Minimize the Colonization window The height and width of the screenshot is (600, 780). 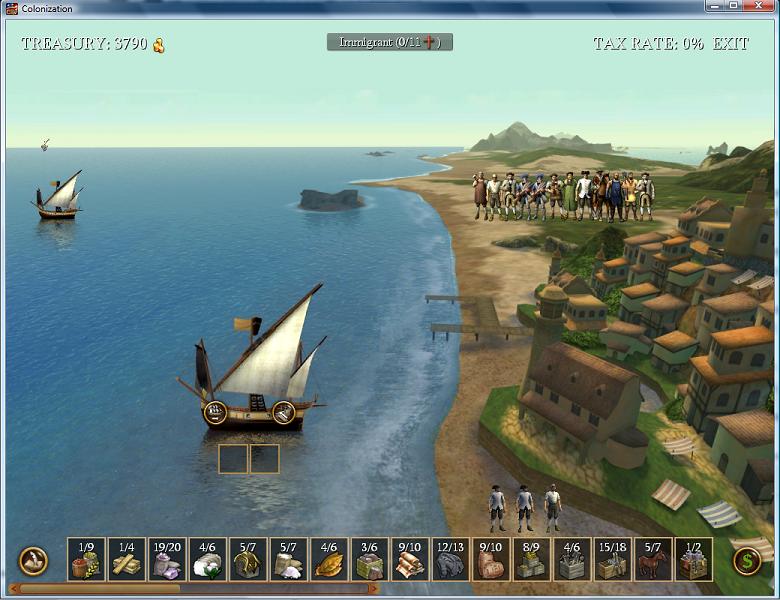coord(710,7)
